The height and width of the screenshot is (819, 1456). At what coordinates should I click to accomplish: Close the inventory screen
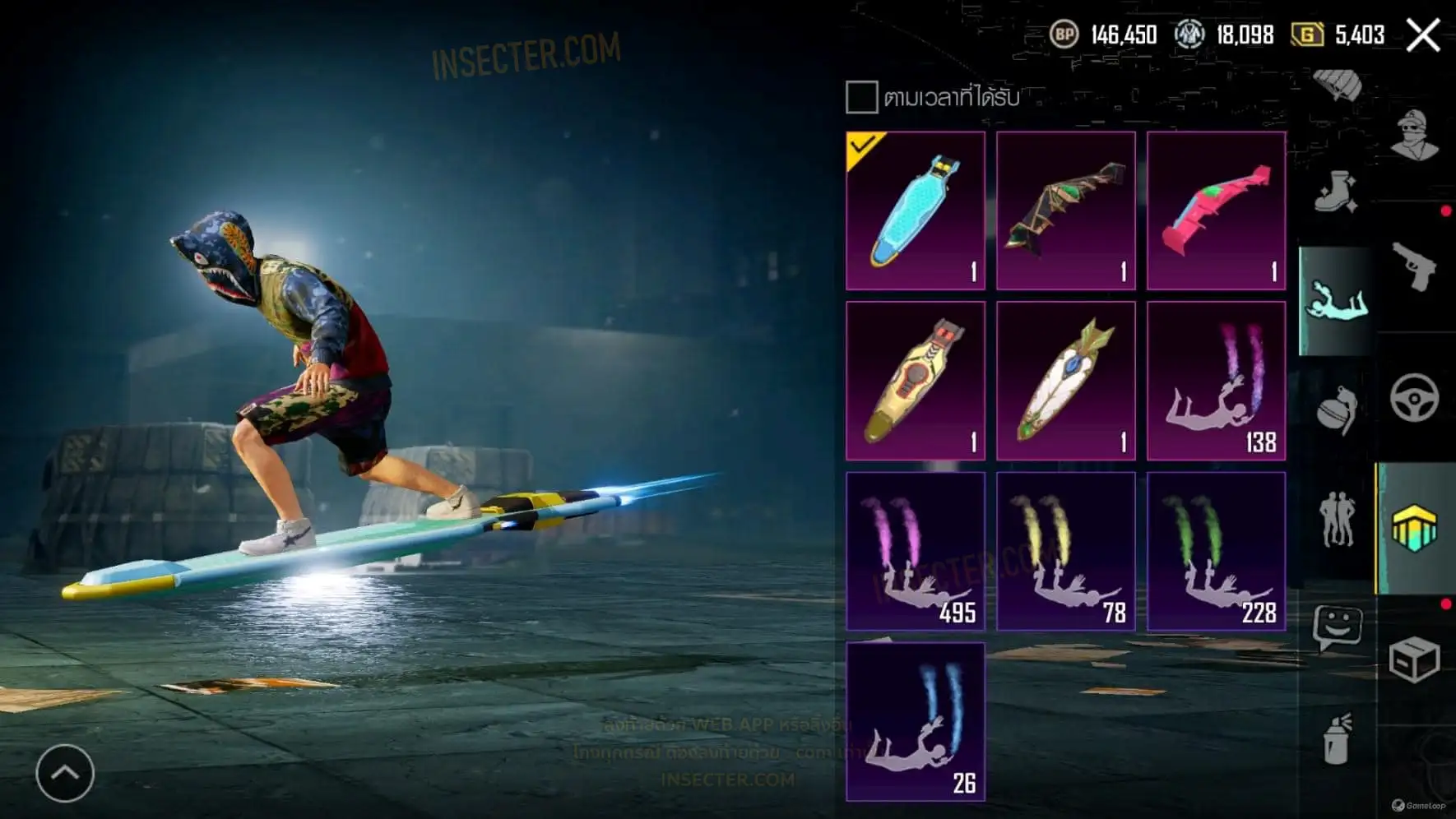(x=1423, y=35)
